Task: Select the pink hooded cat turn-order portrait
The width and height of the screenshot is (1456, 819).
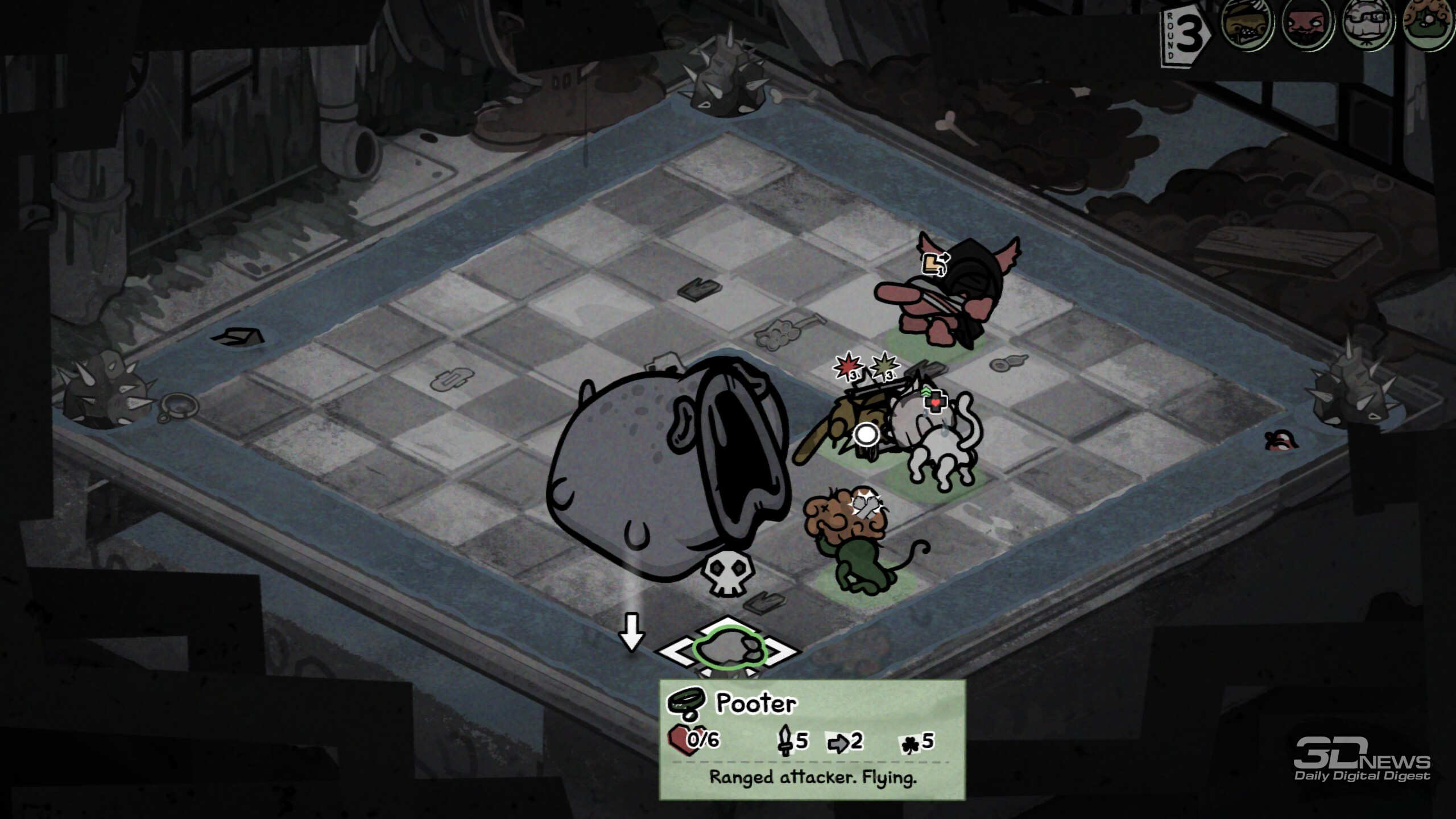Action: [1307, 24]
